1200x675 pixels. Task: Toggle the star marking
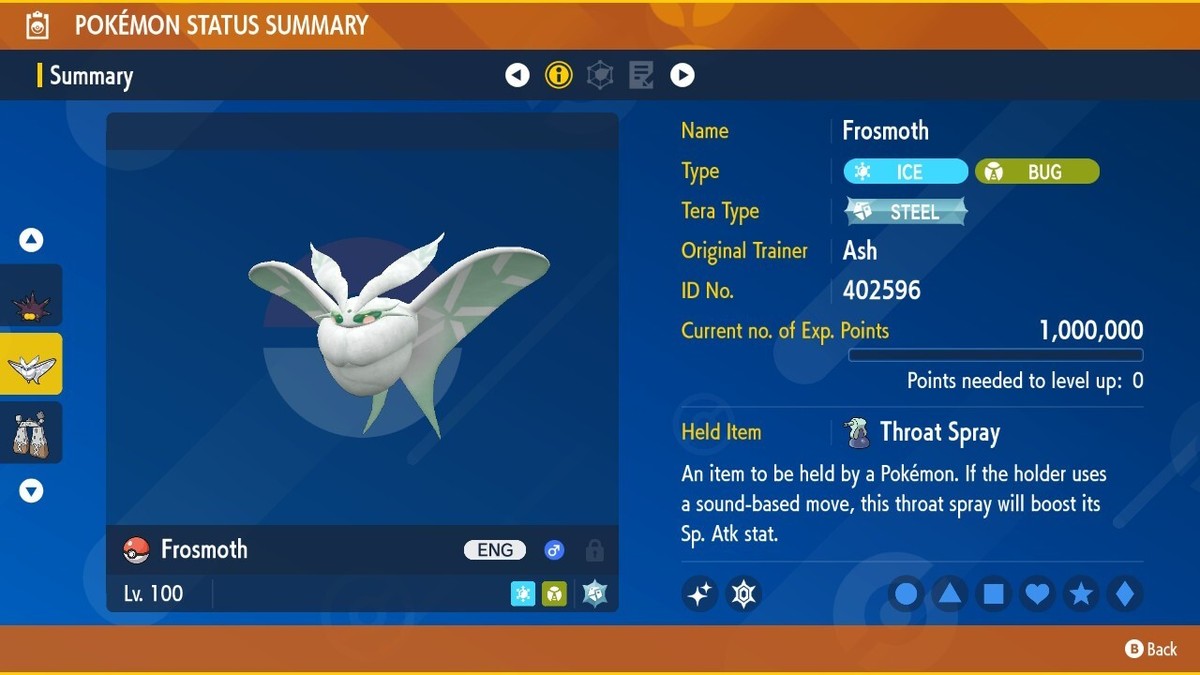coord(1081,595)
